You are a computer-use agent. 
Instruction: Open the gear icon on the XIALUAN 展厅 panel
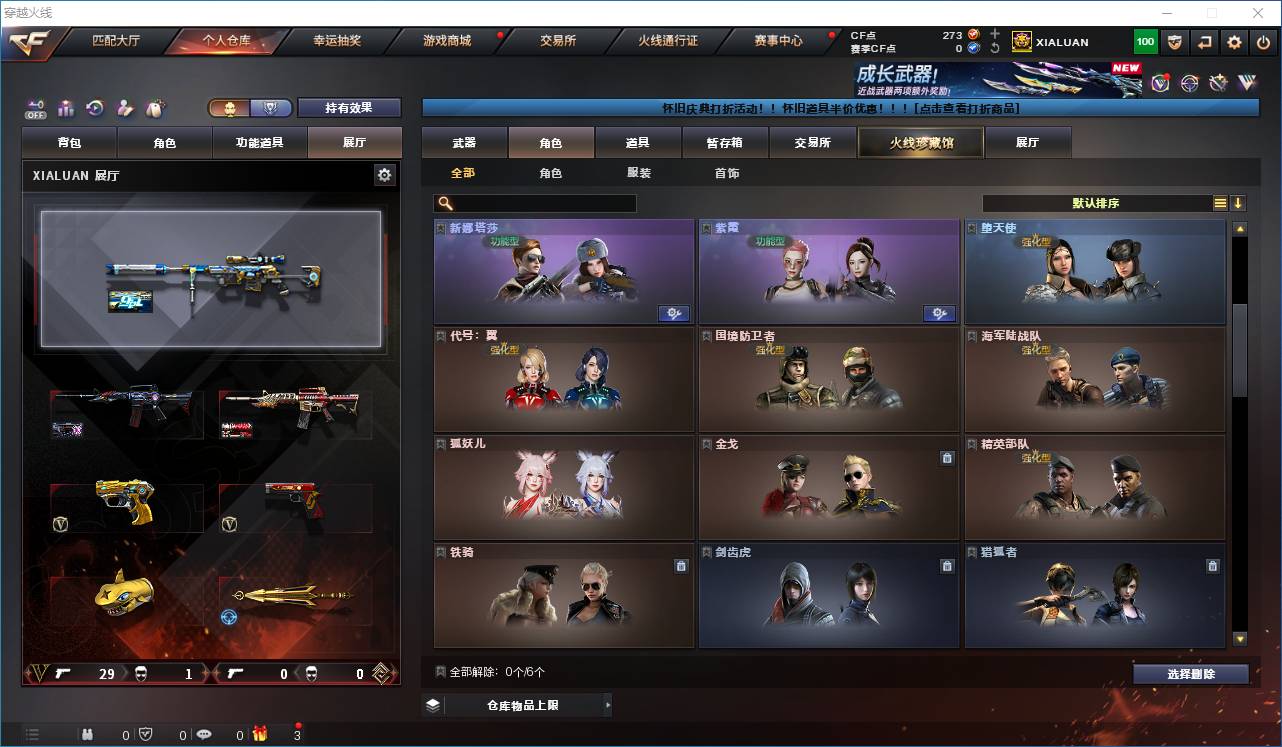coord(385,174)
